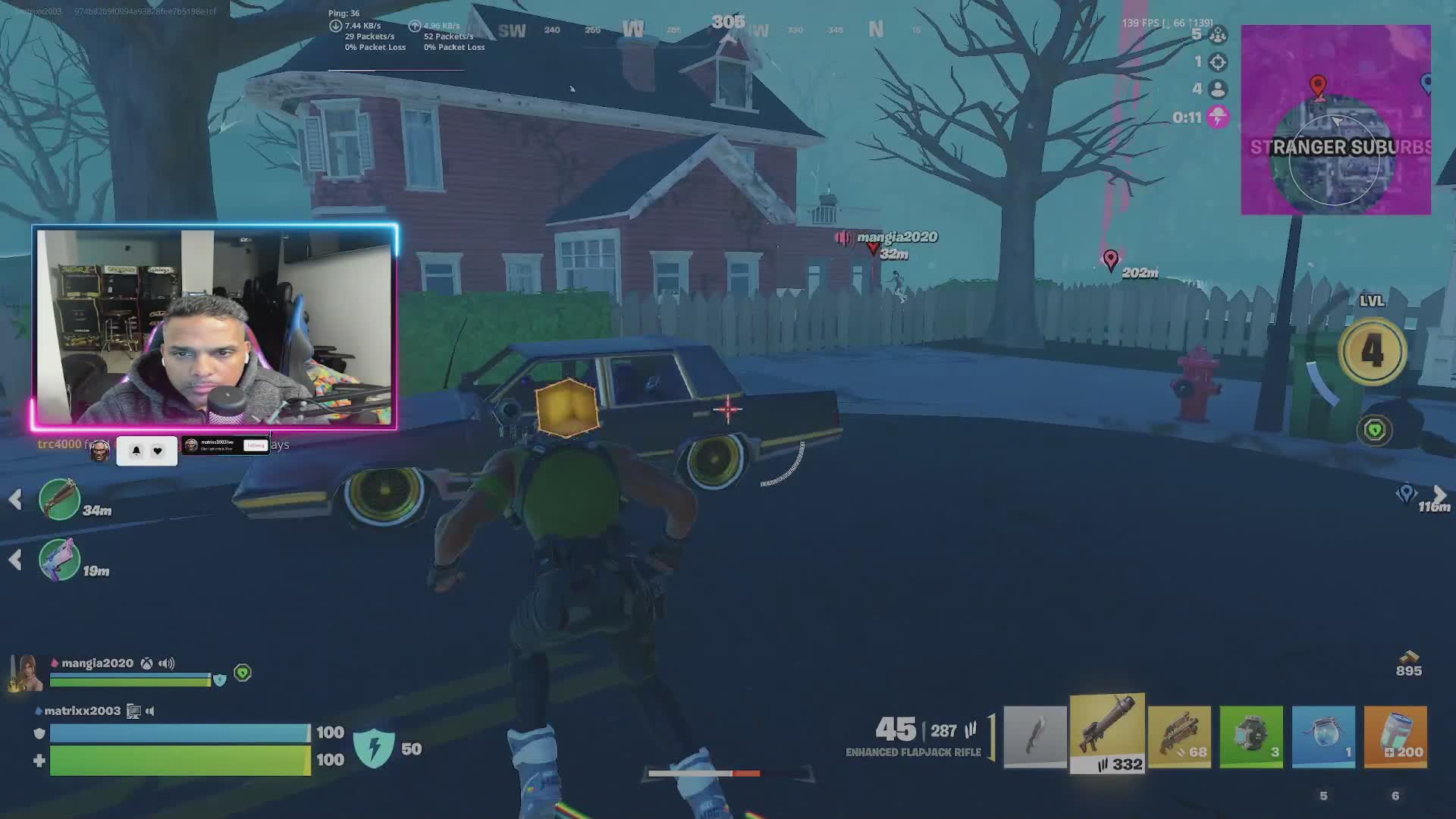Click the mangia2020 teammate entry
The image size is (1456, 819).
(x=97, y=664)
